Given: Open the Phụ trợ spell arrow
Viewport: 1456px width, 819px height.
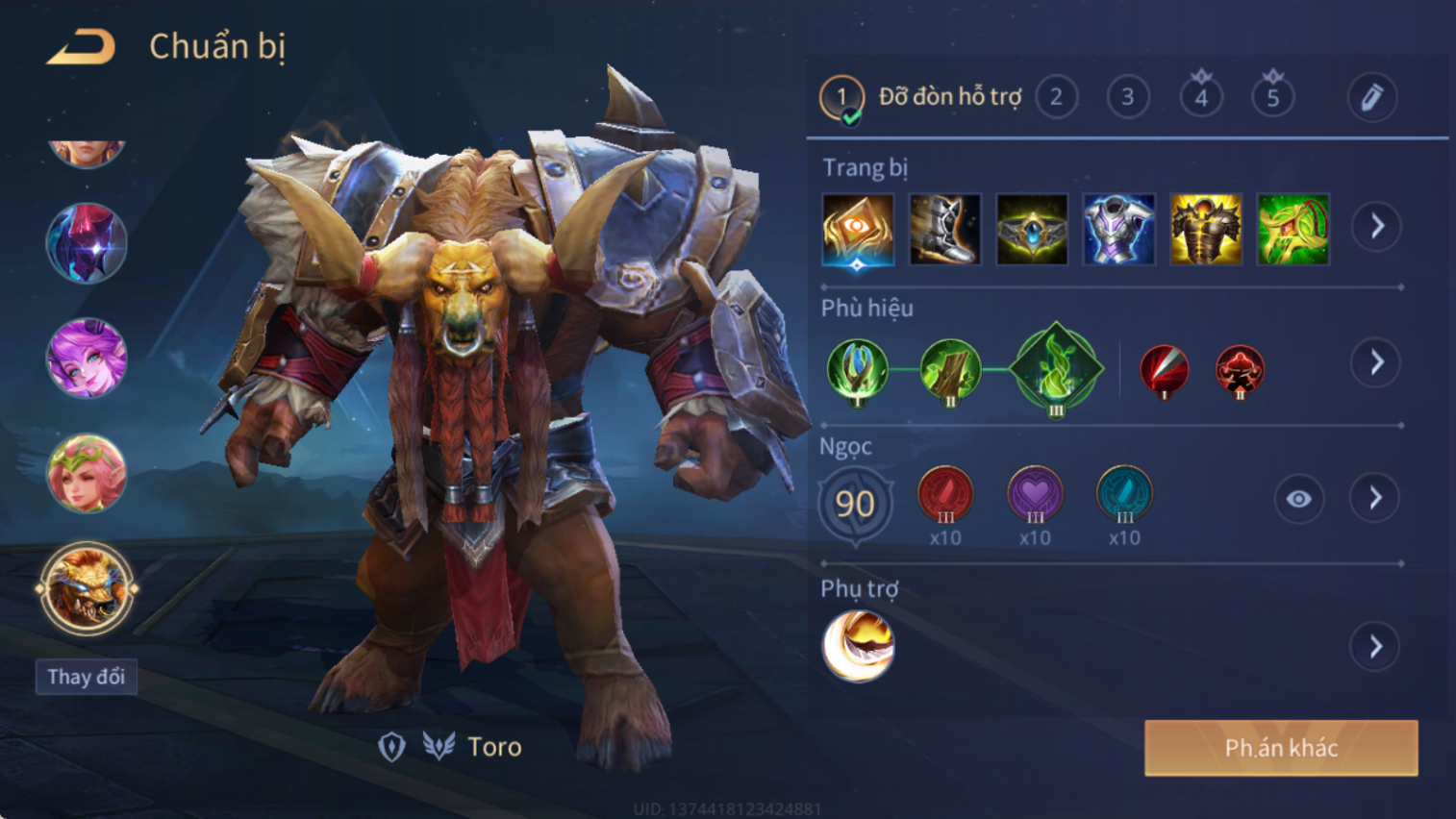Looking at the screenshot, I should tap(1375, 646).
